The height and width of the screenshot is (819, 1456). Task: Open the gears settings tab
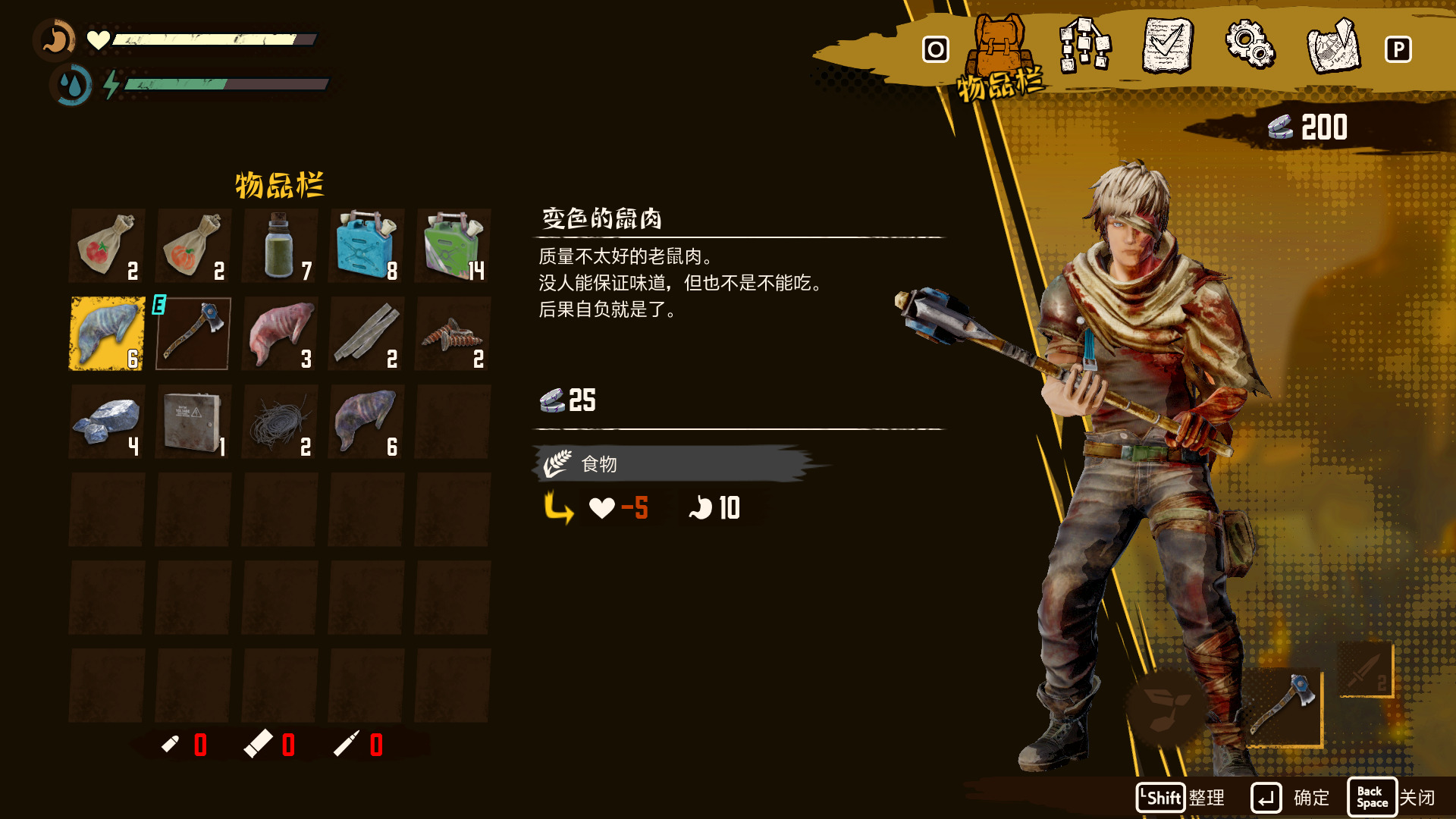(1250, 47)
